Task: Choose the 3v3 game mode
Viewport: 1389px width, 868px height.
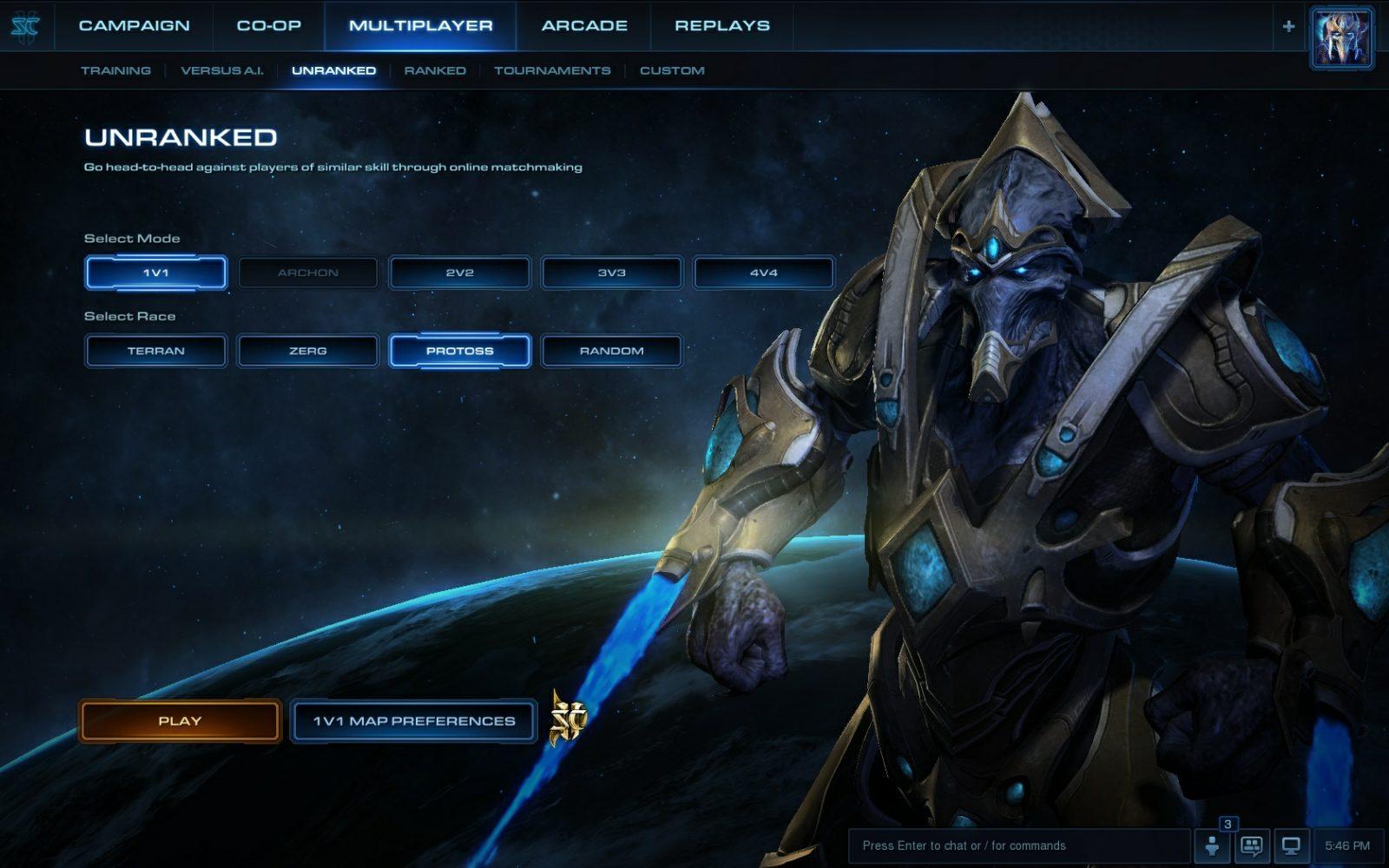Action: 611,273
